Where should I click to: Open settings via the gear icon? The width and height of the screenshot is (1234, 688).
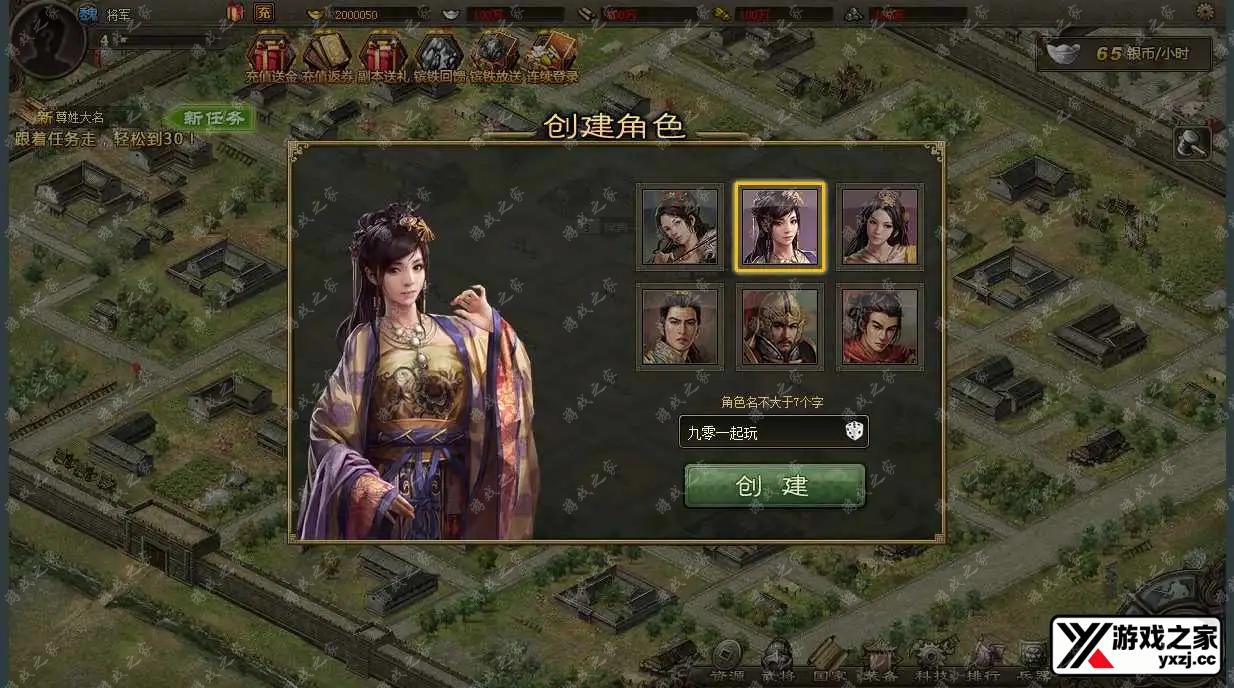coord(1205,12)
